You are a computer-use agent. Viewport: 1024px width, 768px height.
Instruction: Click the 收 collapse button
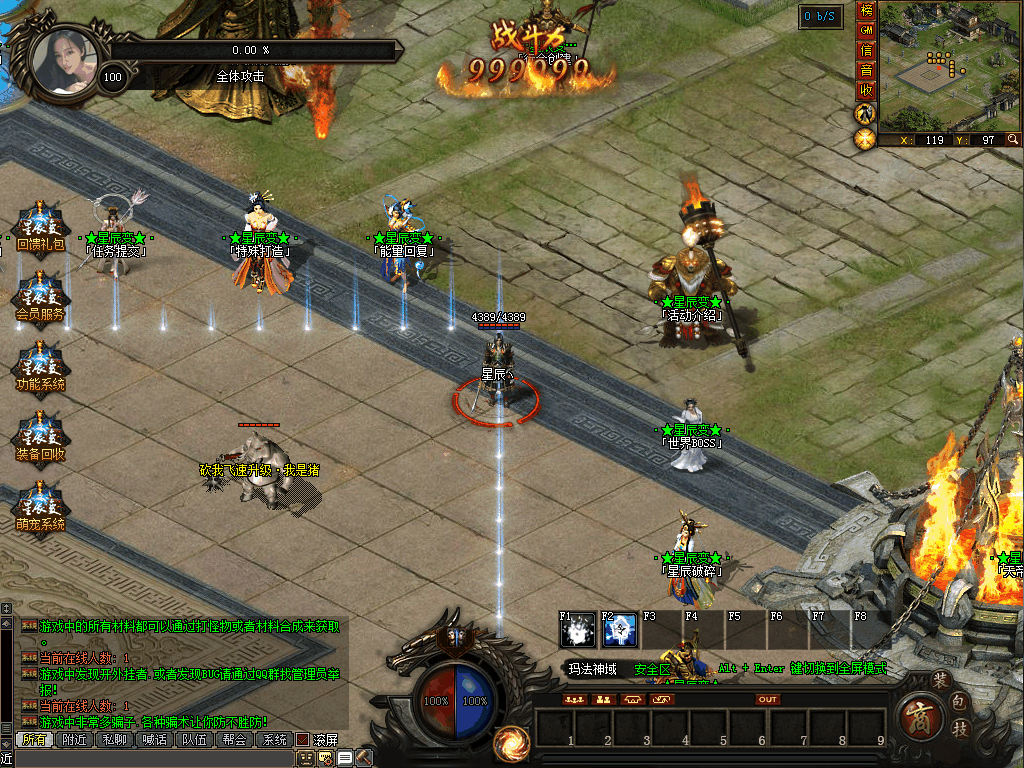(867, 90)
